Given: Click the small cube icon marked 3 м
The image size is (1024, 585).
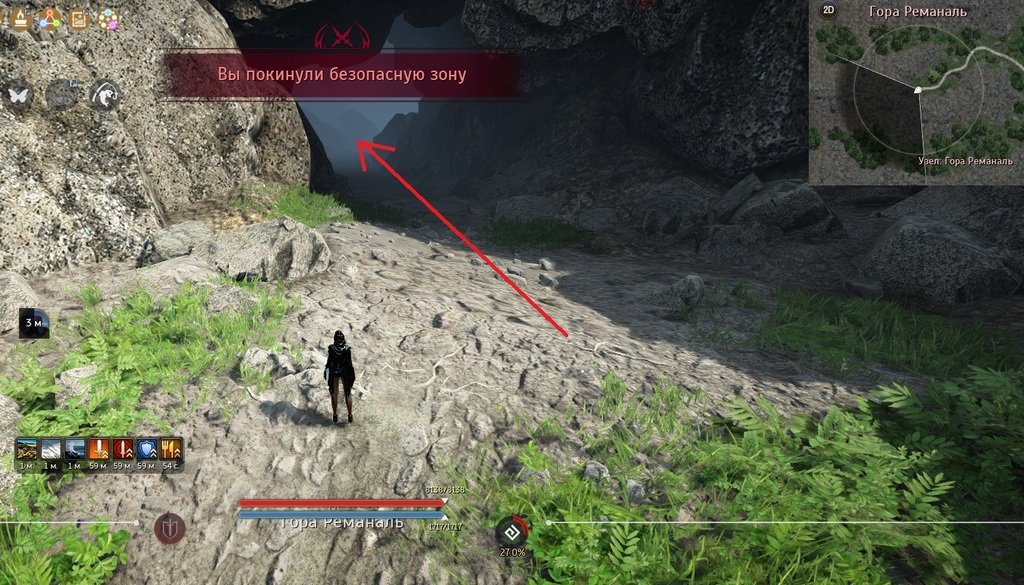Looking at the screenshot, I should pos(33,323).
